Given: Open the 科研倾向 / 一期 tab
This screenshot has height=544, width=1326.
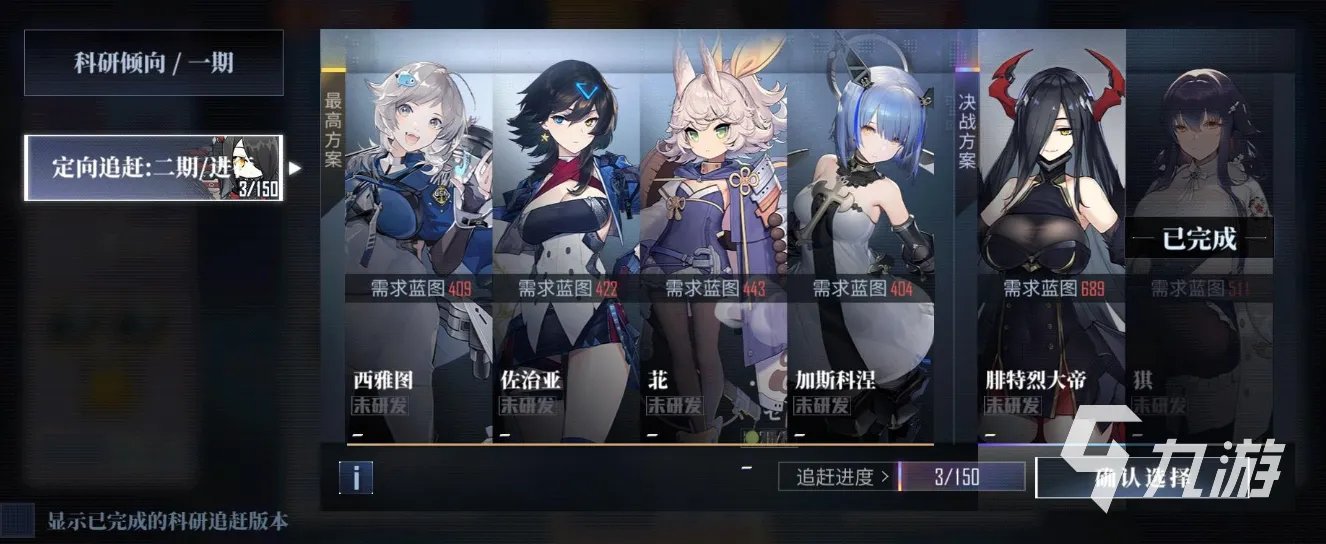Looking at the screenshot, I should (153, 63).
